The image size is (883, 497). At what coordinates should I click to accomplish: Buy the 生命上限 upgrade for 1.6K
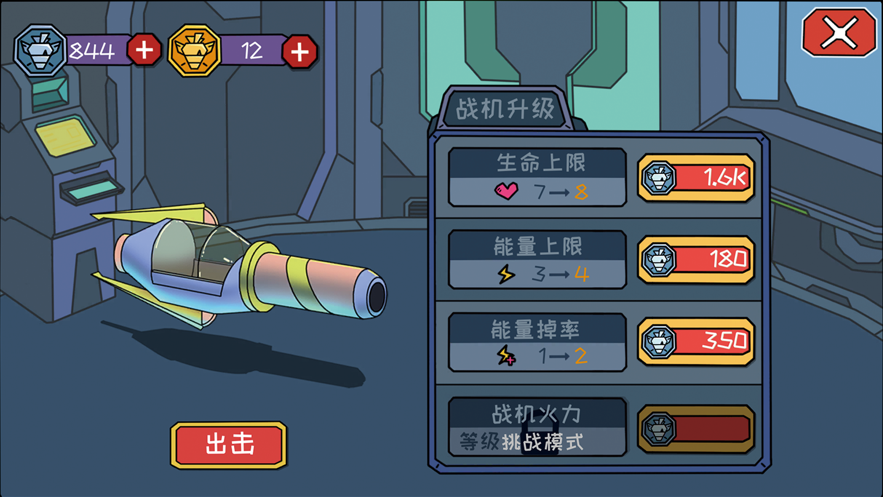696,178
